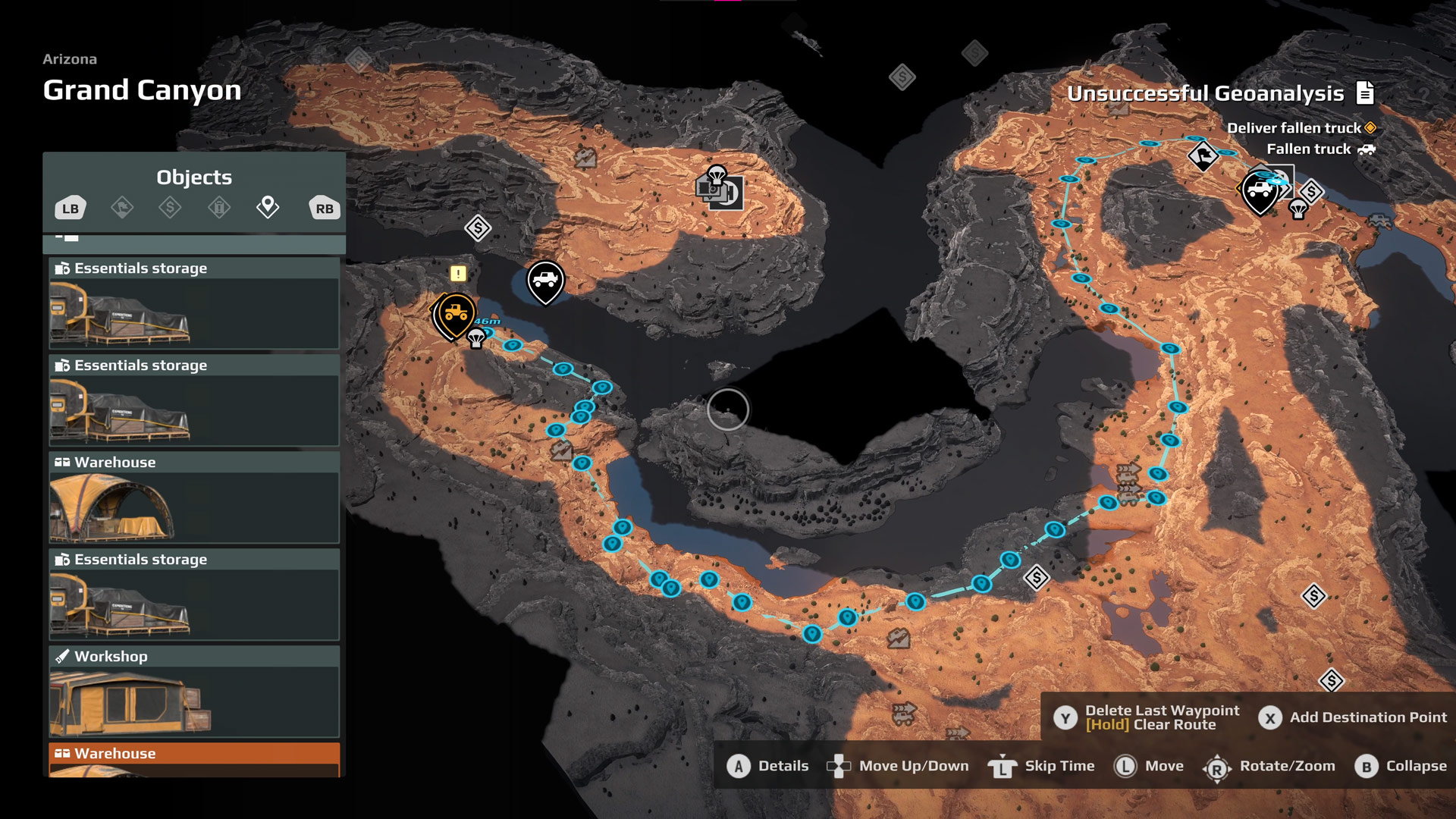Select the fallen truck black pin marker

pos(1260,193)
